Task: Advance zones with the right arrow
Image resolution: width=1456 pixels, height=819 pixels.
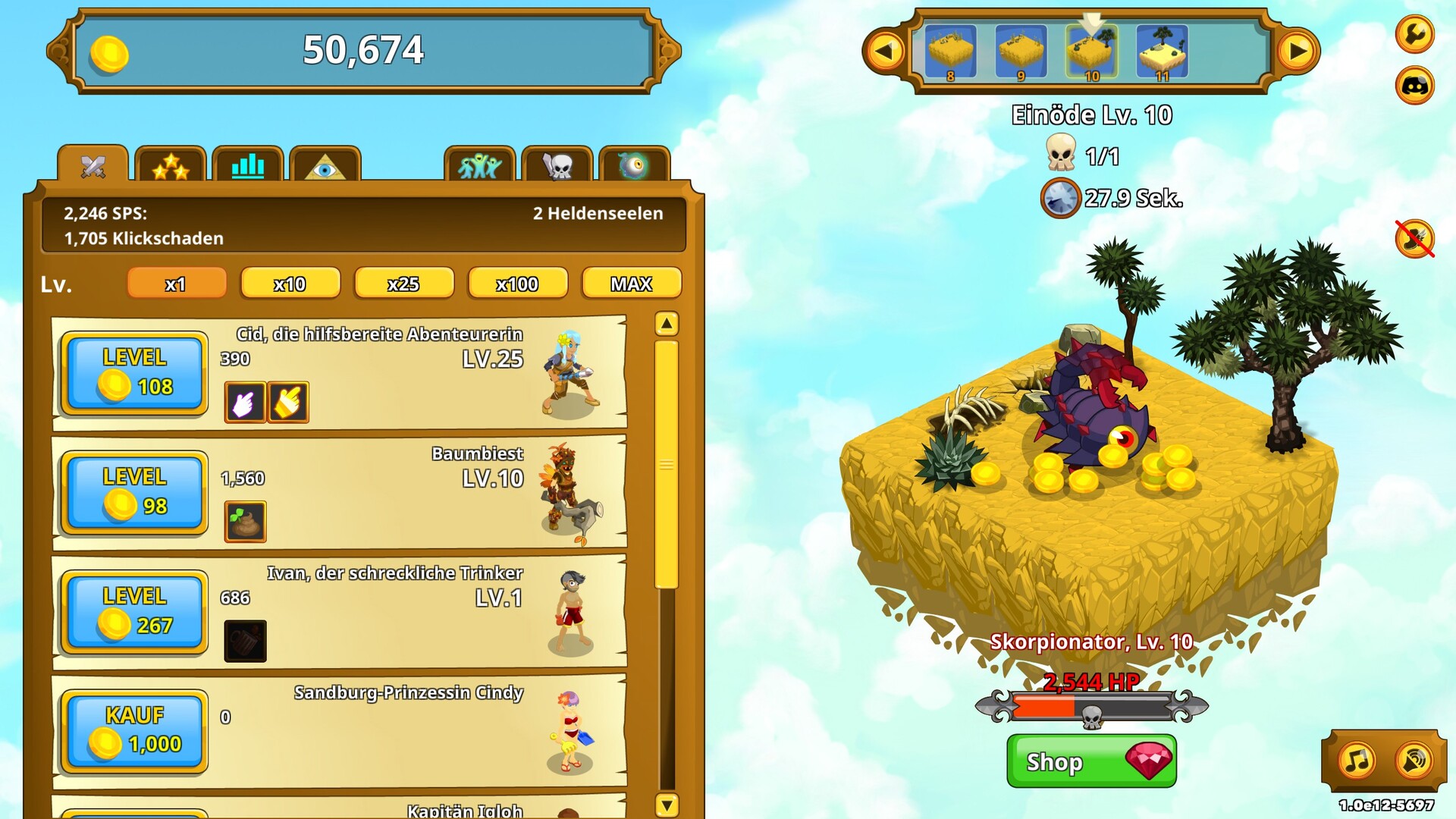Action: pos(1298,52)
